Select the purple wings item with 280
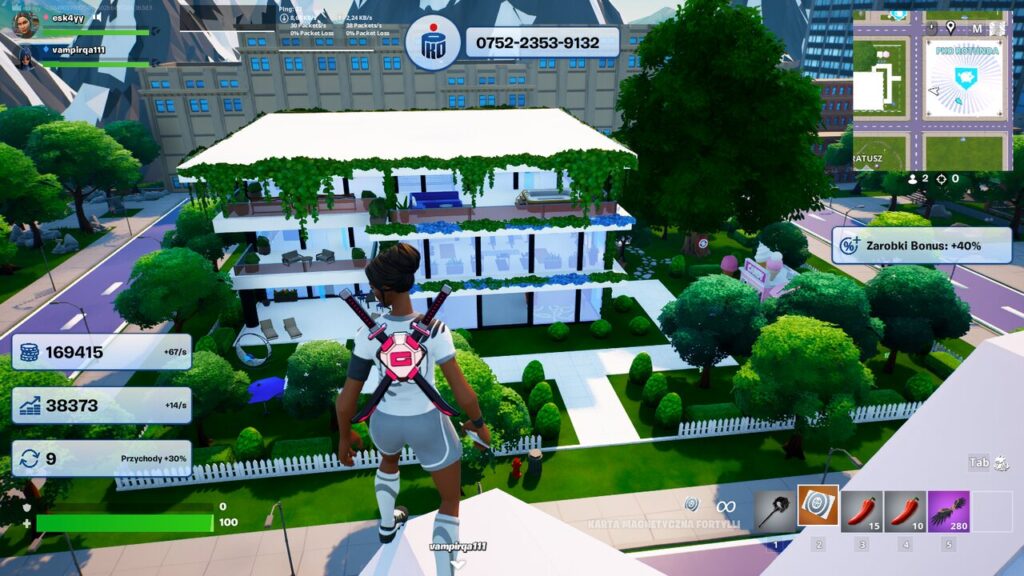Viewport: 1024px width, 576px height. point(948,510)
